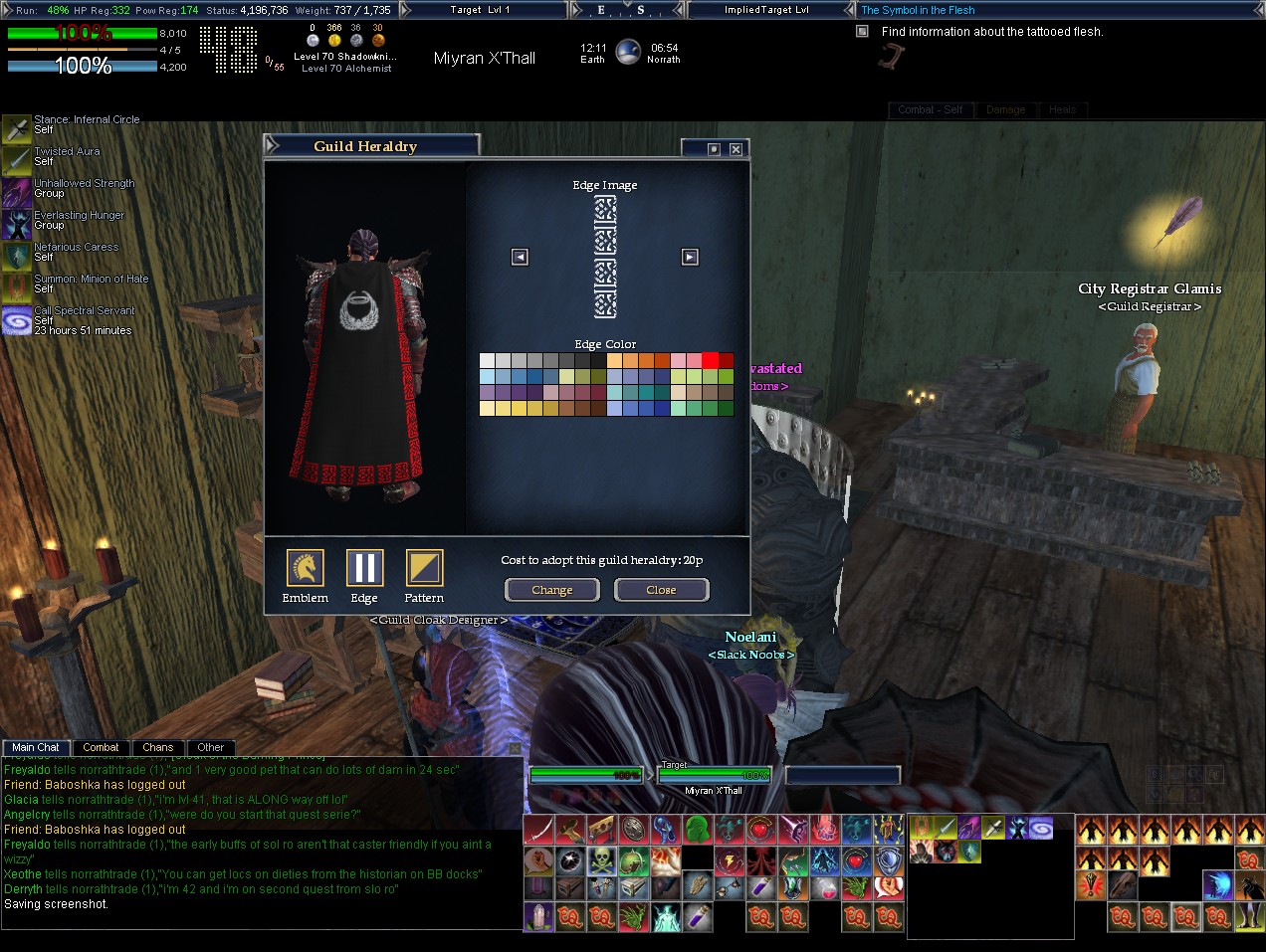Select the Edge heraldry option

(364, 568)
